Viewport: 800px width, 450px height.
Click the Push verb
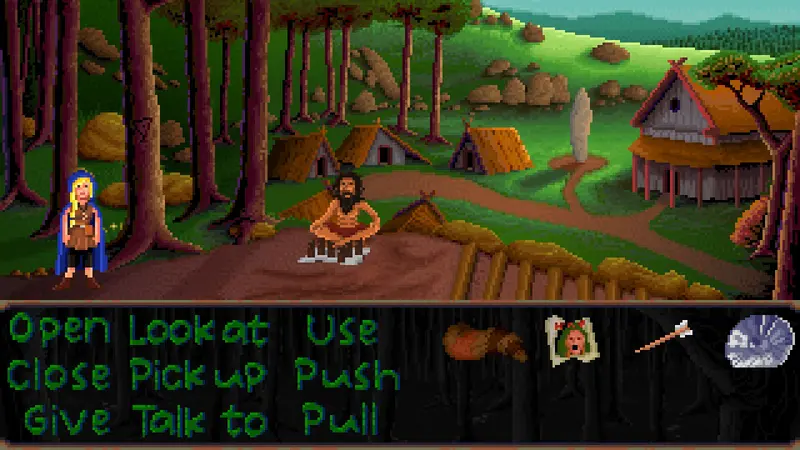(x=347, y=375)
